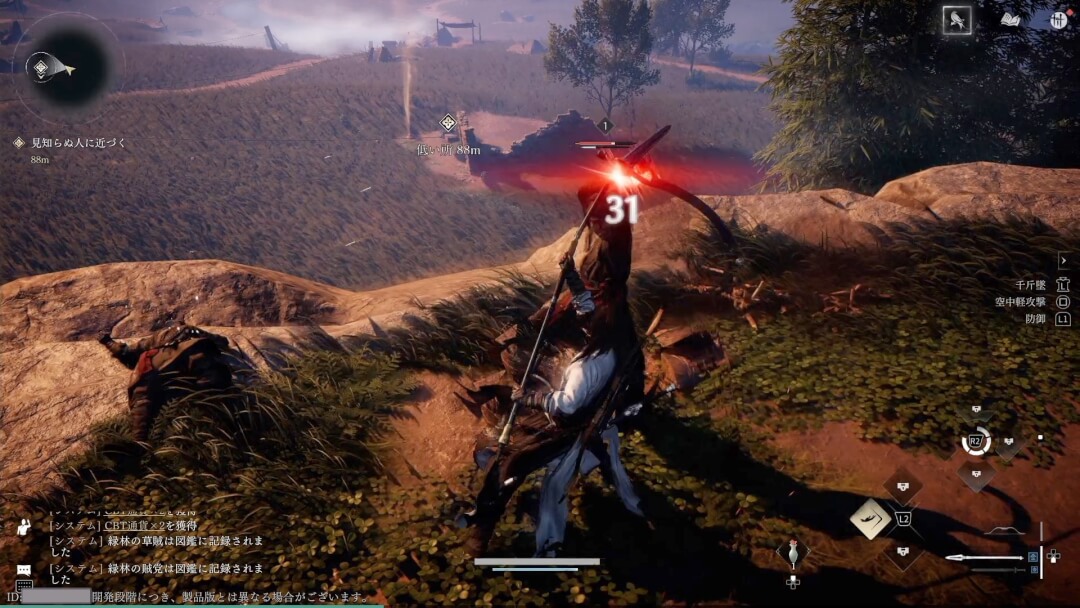The image size is (1080, 608).
Task: Open the round swords menu icon
Action: point(1059,20)
